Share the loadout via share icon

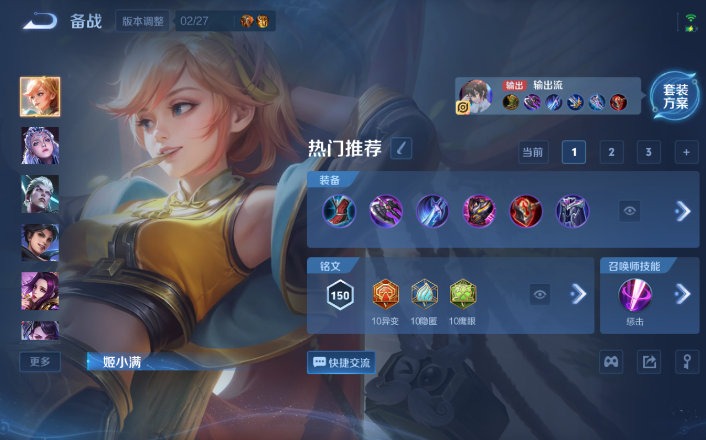point(648,362)
